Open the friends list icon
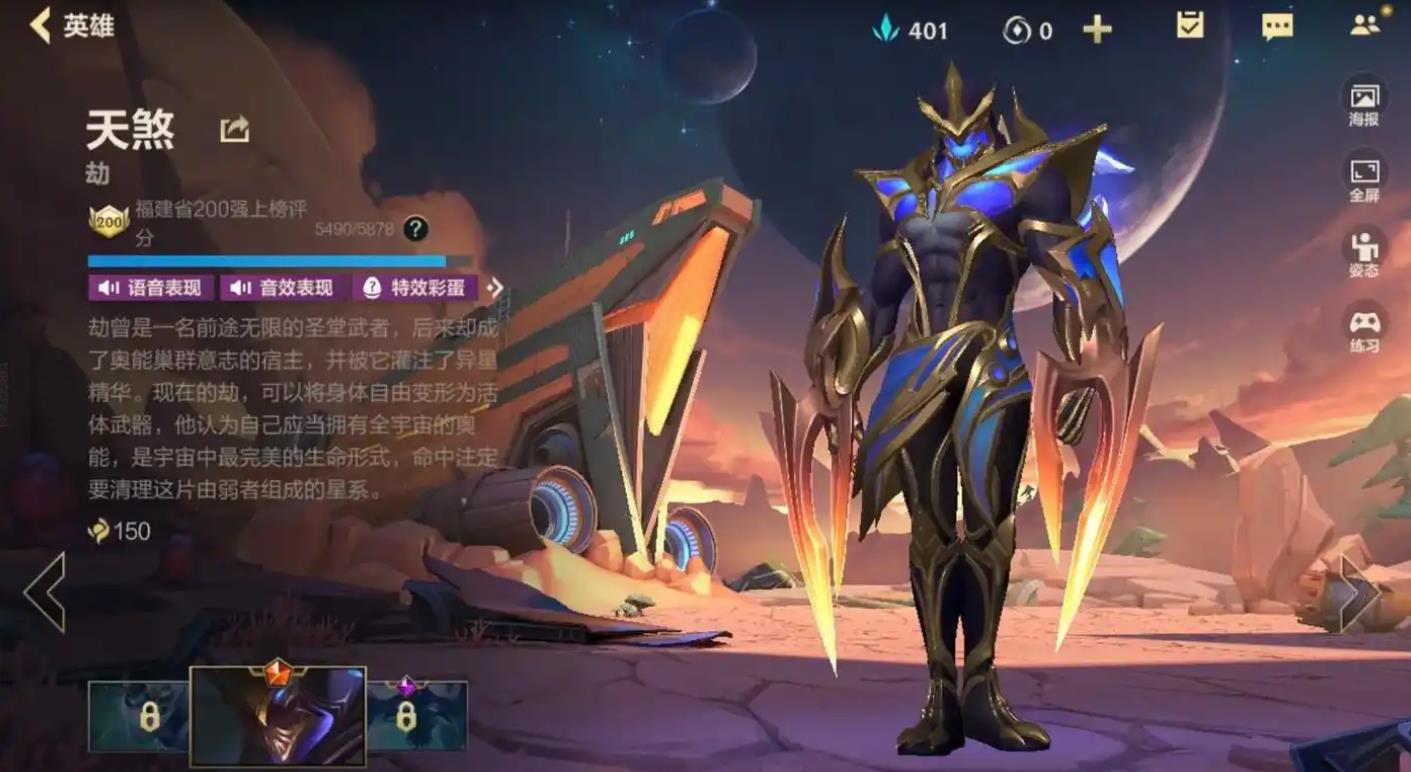Screen dimensions: 1411x772 tap(1365, 26)
